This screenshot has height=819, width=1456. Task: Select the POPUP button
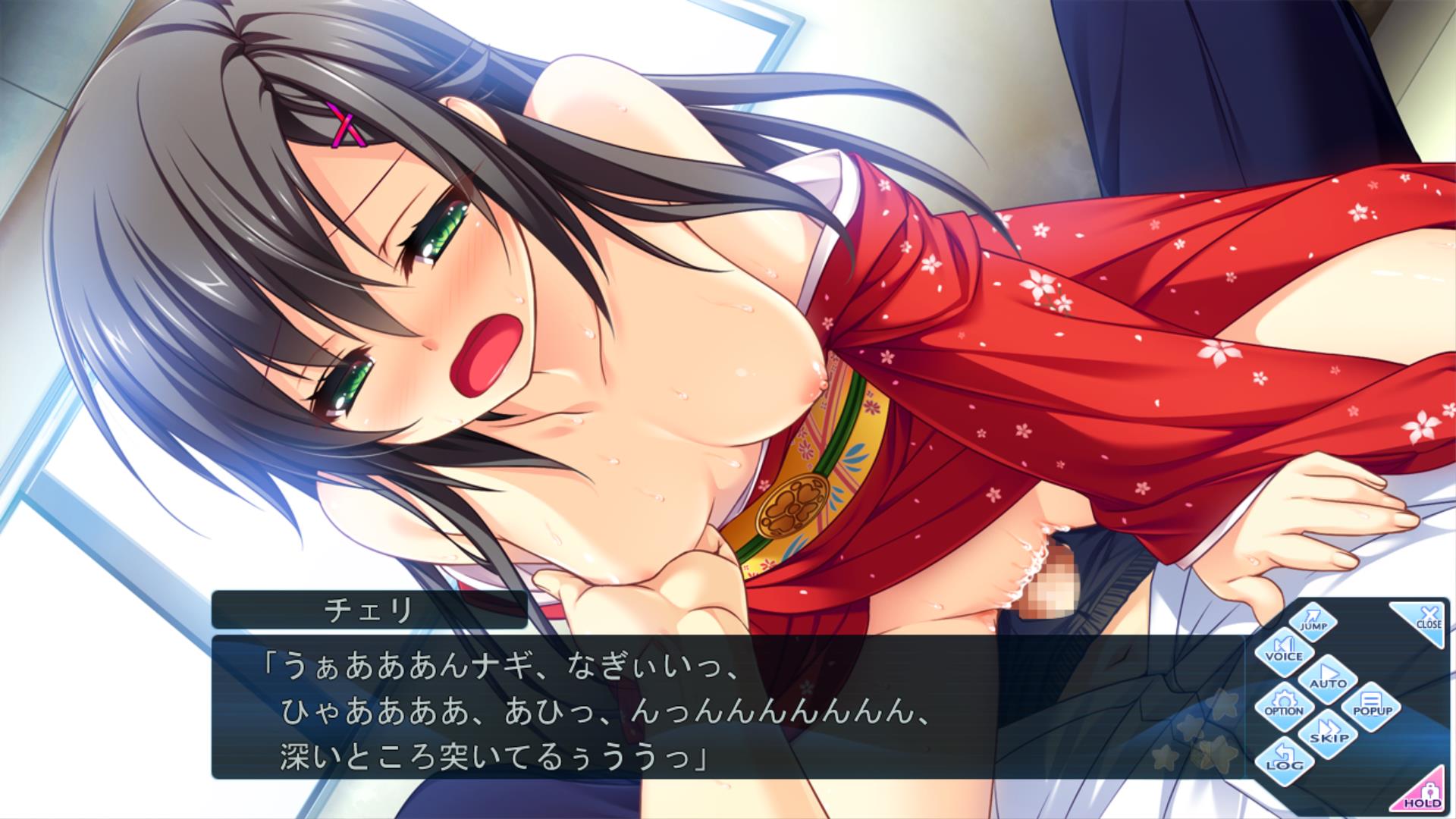pos(1373,706)
